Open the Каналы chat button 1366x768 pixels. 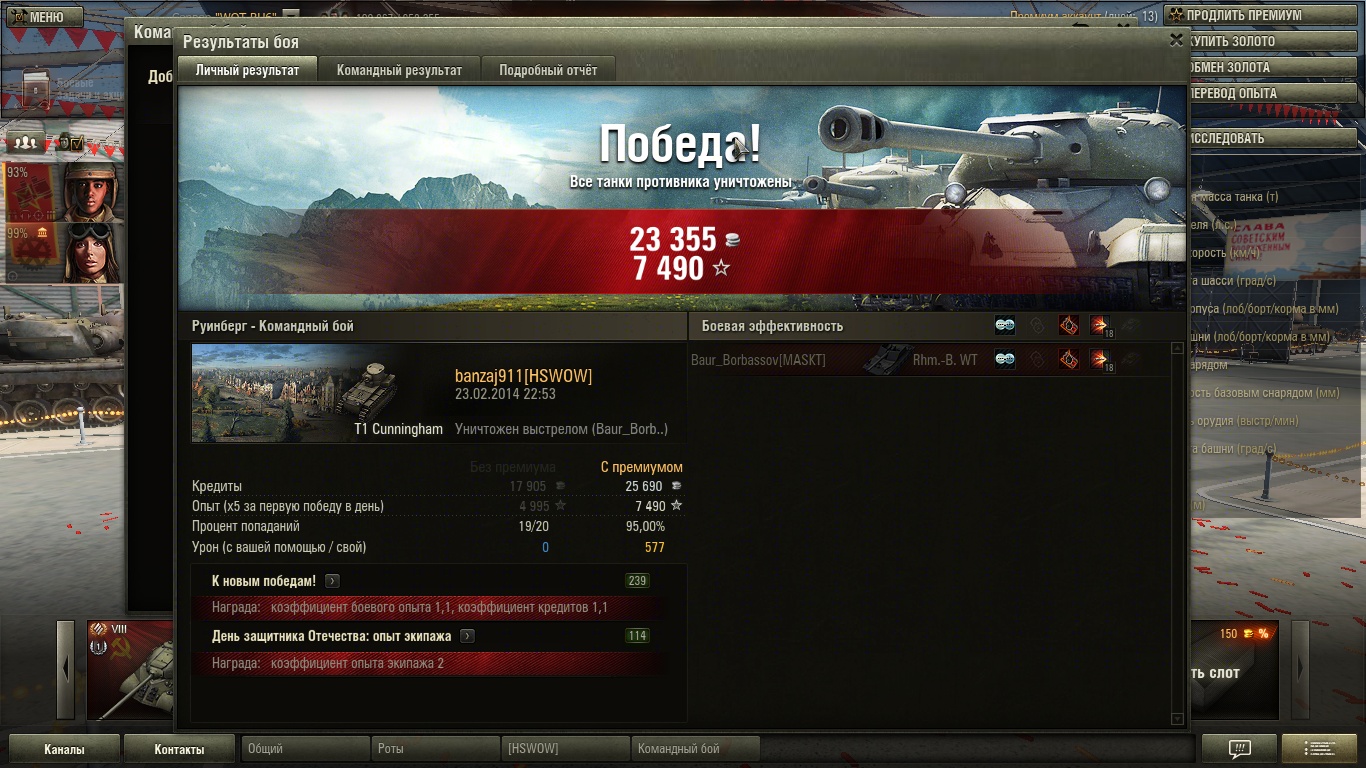click(x=64, y=749)
